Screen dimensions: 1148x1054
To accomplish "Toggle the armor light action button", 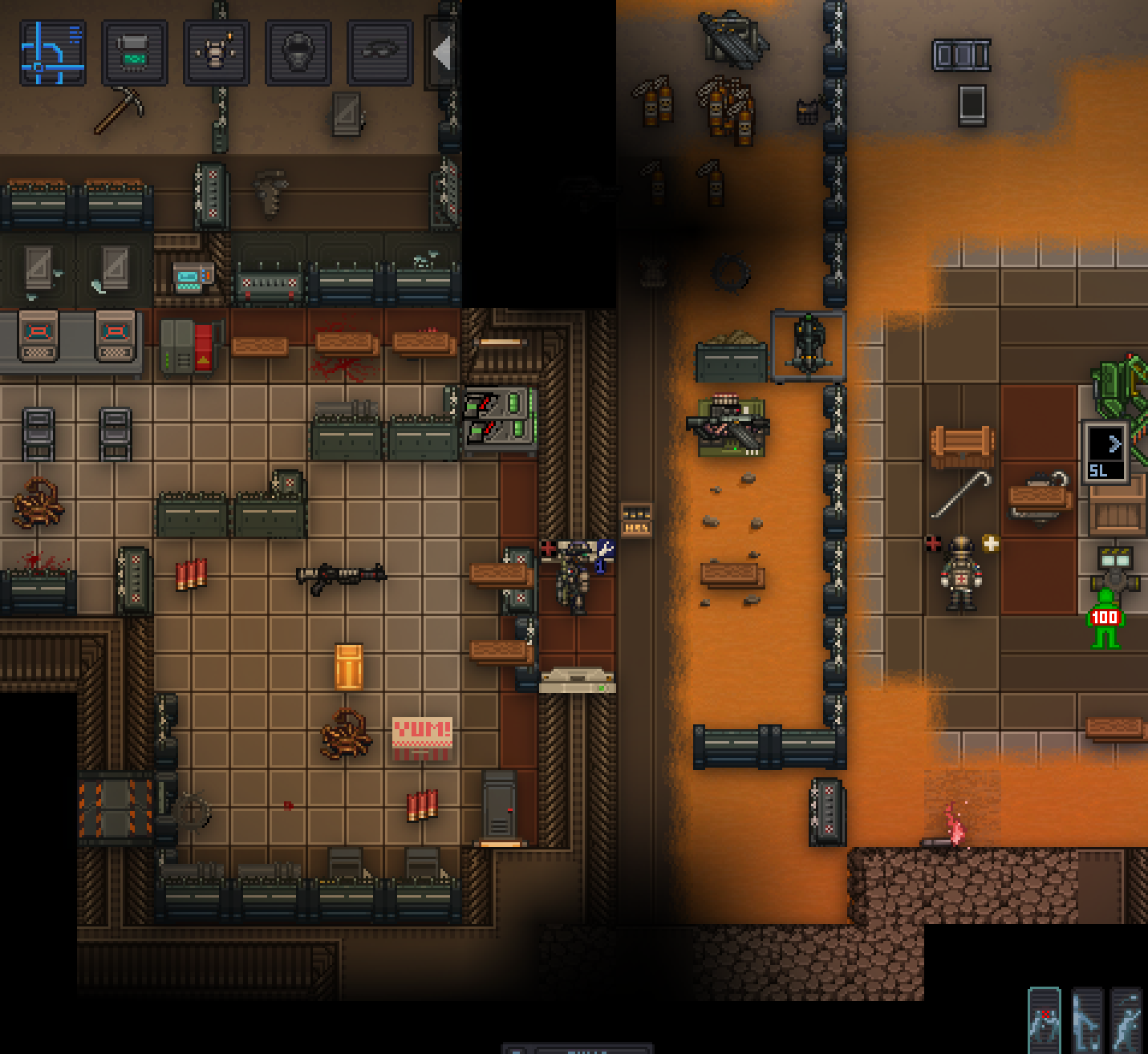I will [217, 53].
